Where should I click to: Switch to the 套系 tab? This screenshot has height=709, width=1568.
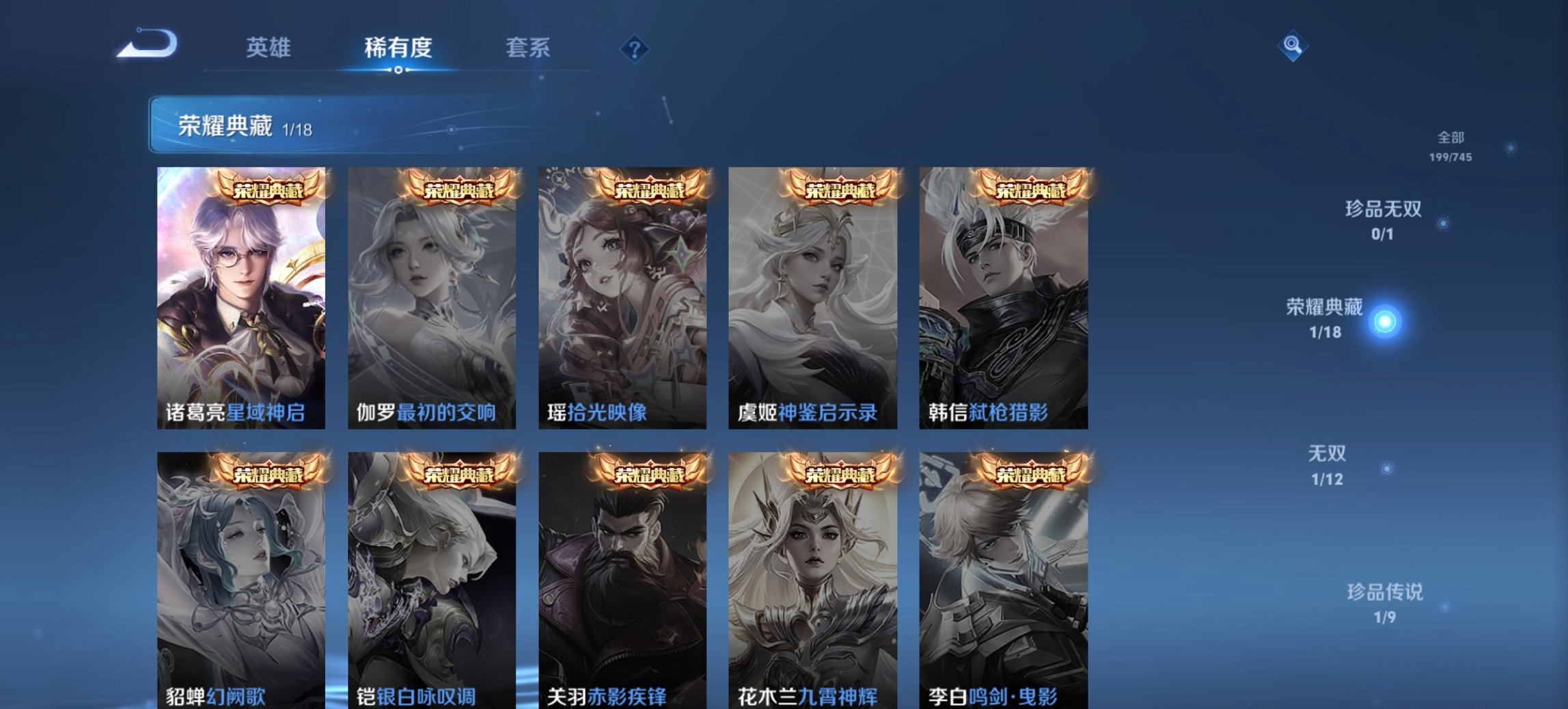[x=529, y=46]
